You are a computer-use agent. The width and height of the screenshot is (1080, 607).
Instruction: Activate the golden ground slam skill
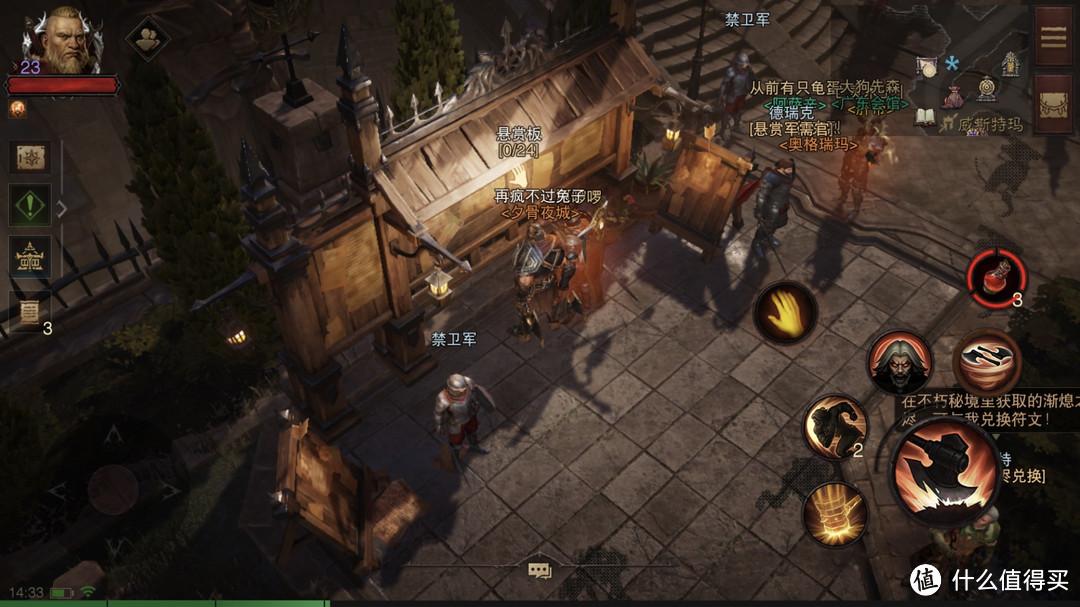[836, 513]
